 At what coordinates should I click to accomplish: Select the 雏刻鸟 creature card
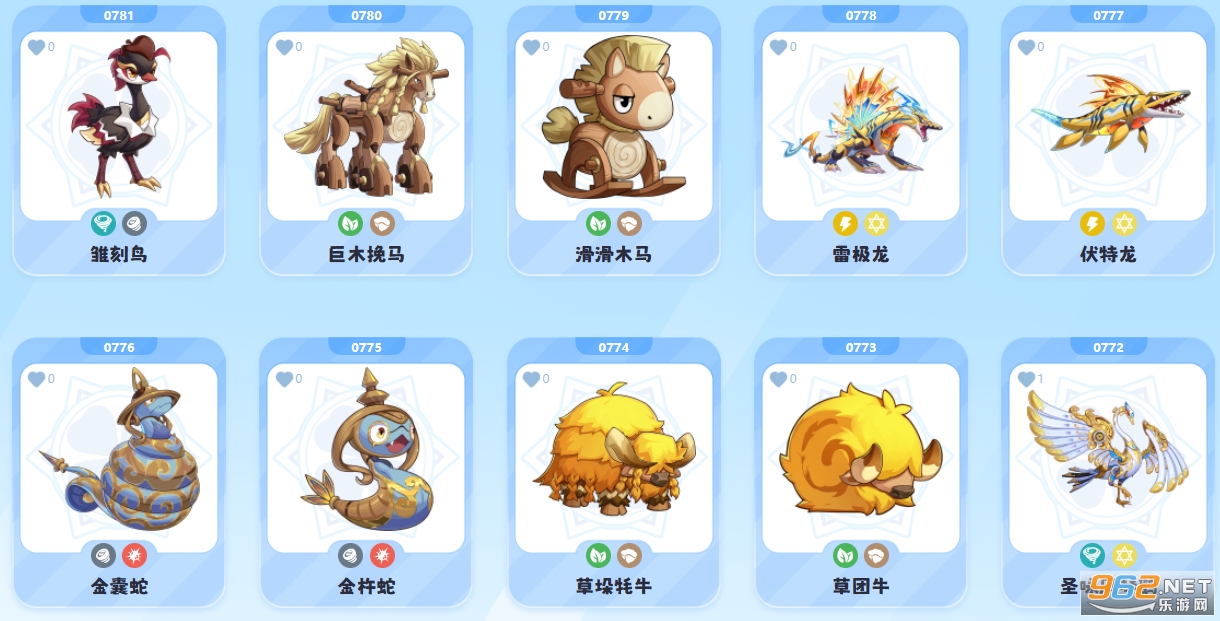click(118, 126)
